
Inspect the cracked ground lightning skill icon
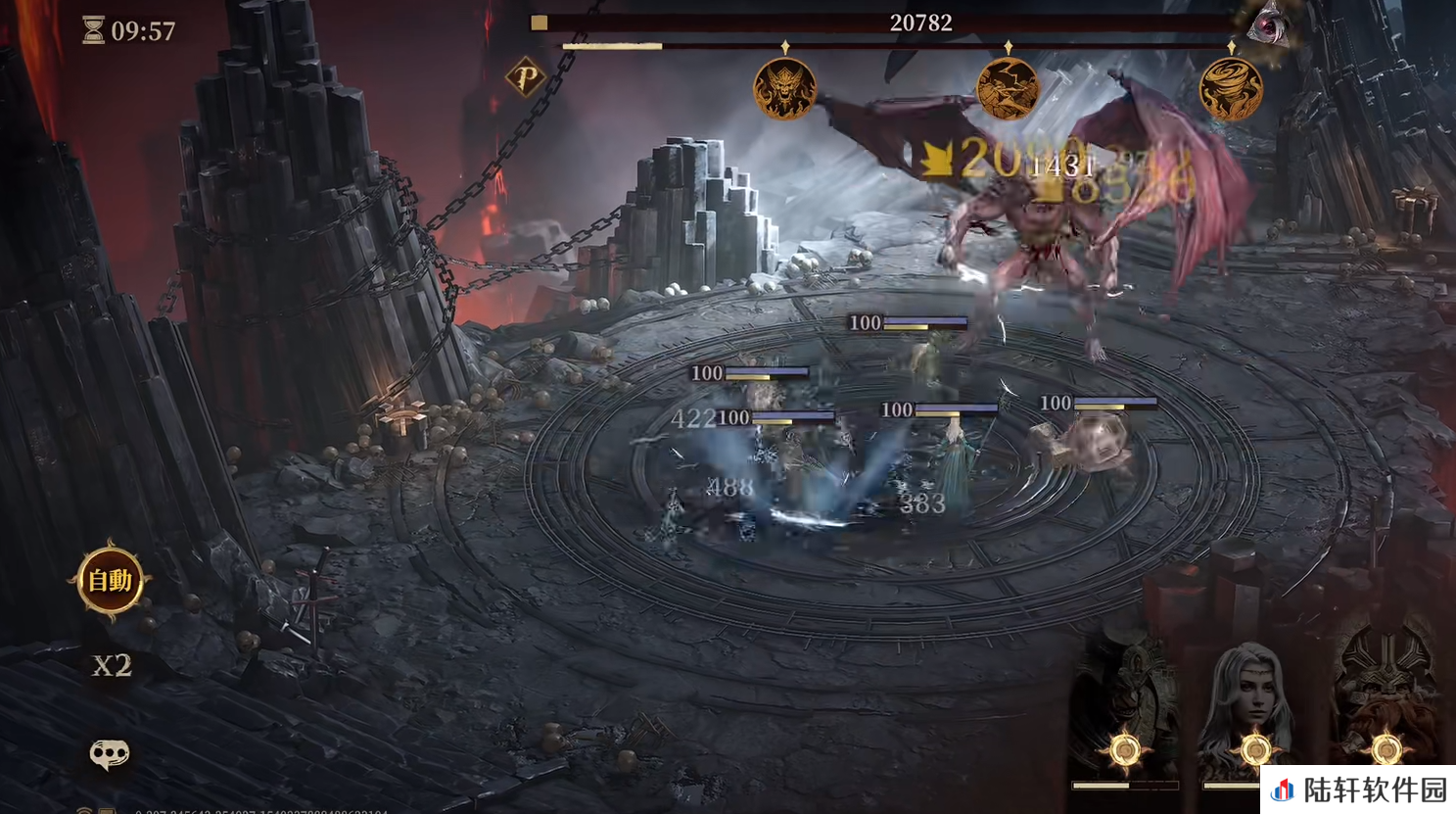coord(1008,89)
